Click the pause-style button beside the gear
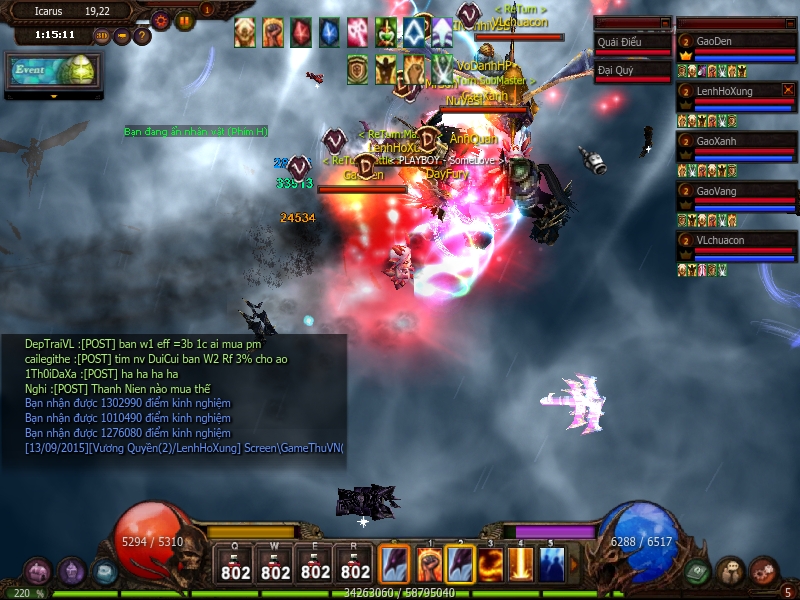Image resolution: width=800 pixels, height=600 pixels. (x=185, y=20)
